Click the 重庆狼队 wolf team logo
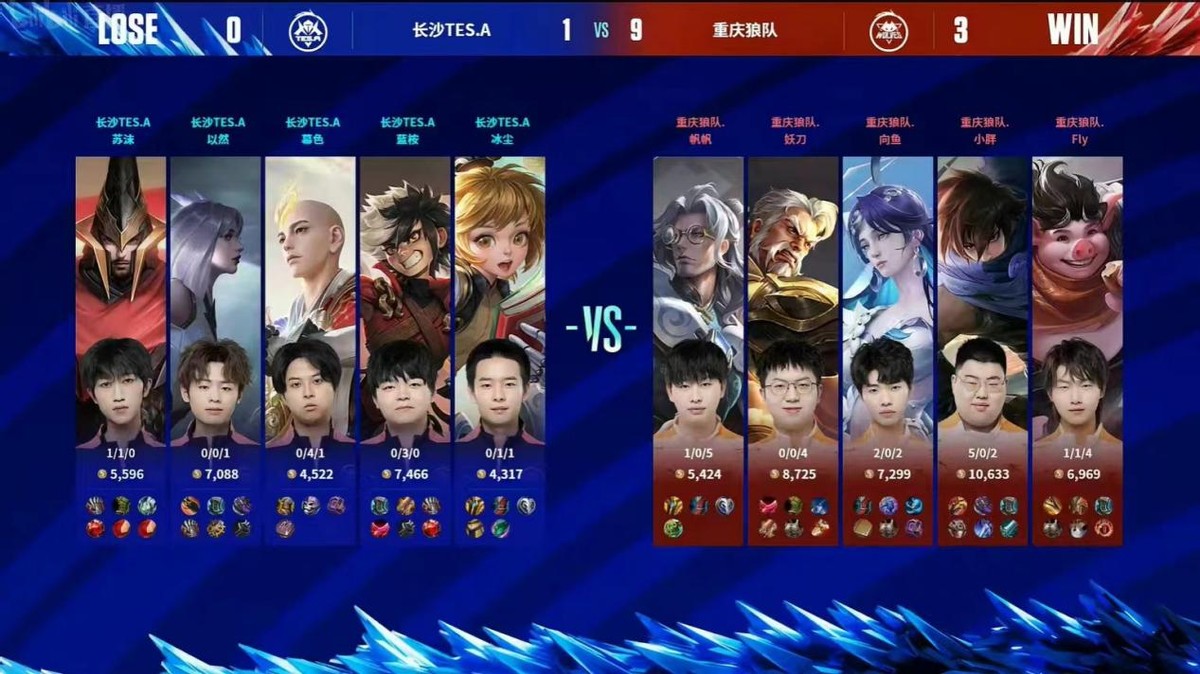This screenshot has width=1200, height=674. point(888,30)
